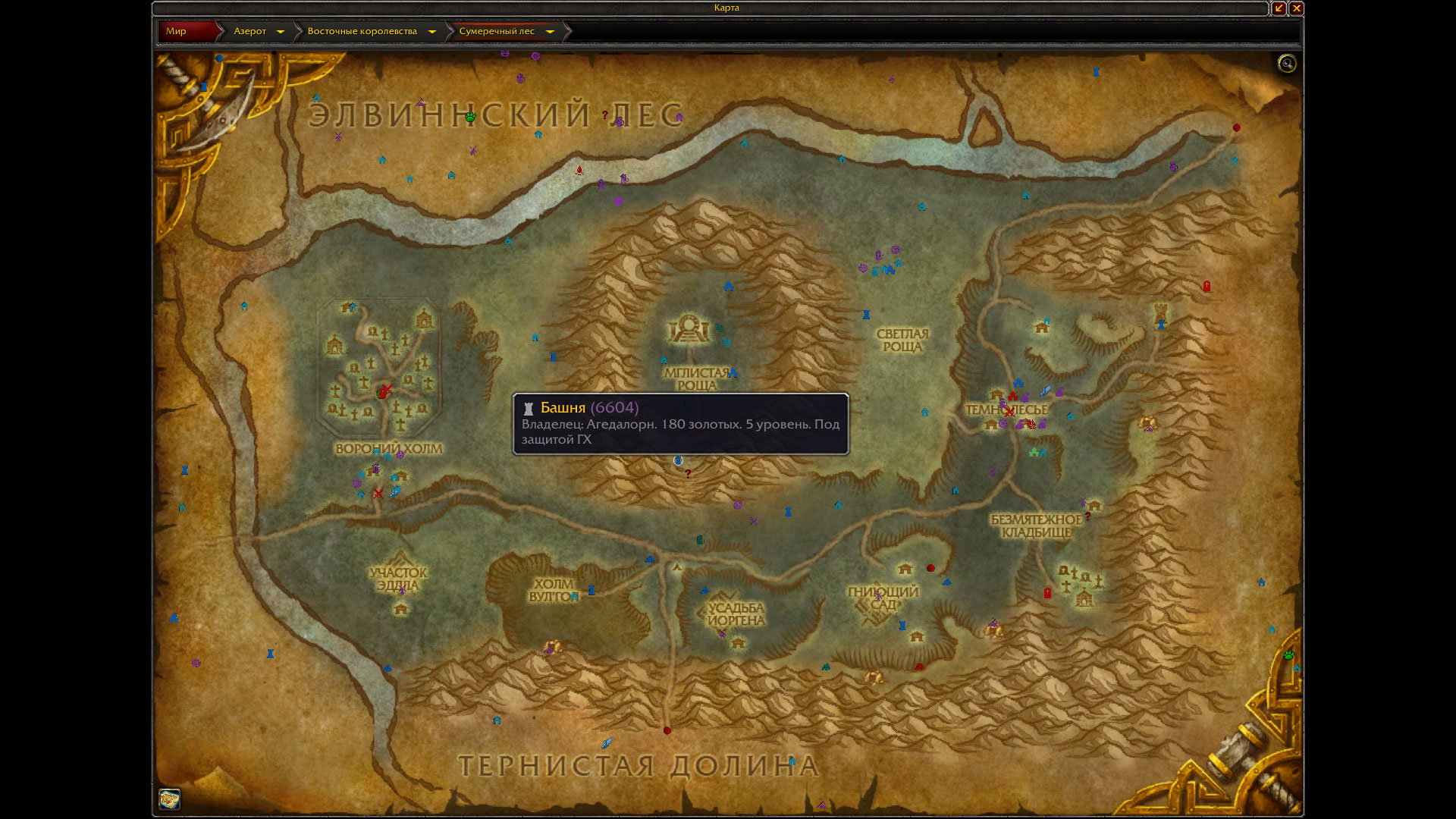Click the parchment map icon in the corner
The height and width of the screenshot is (819, 1456).
tap(169, 799)
